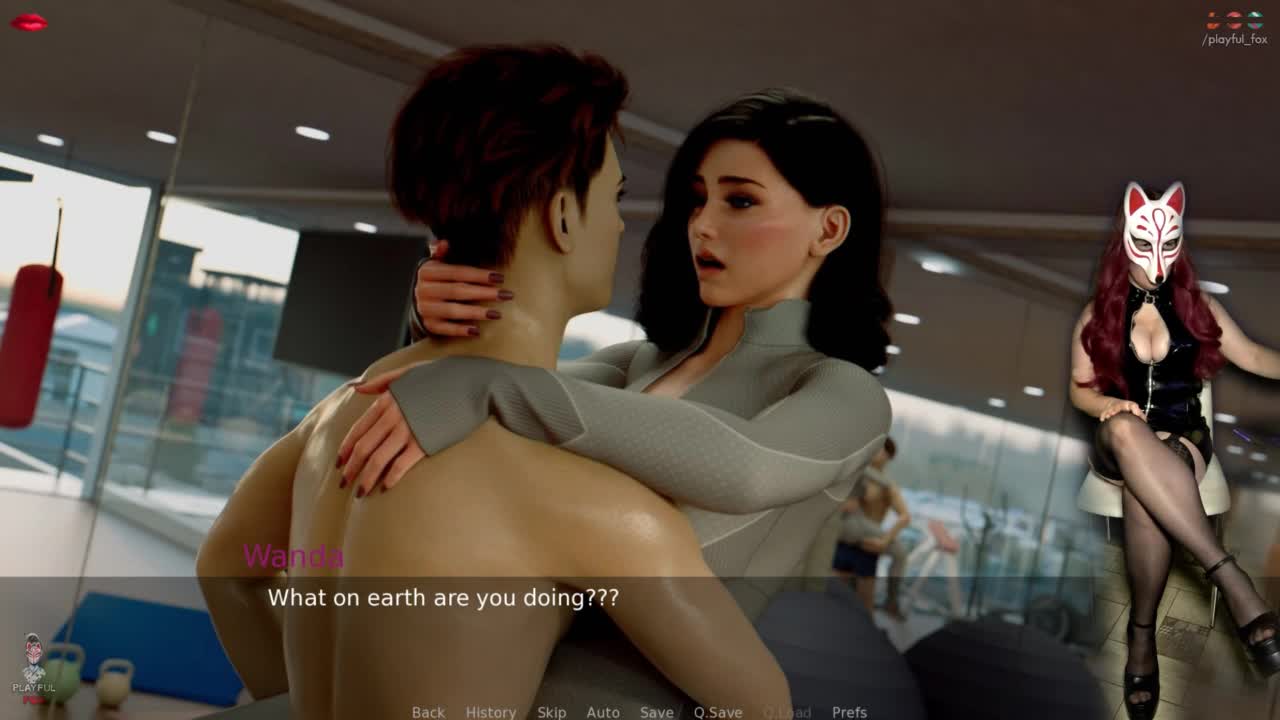Go back one dialogue line
Screen dimensions: 1280x720
428,712
